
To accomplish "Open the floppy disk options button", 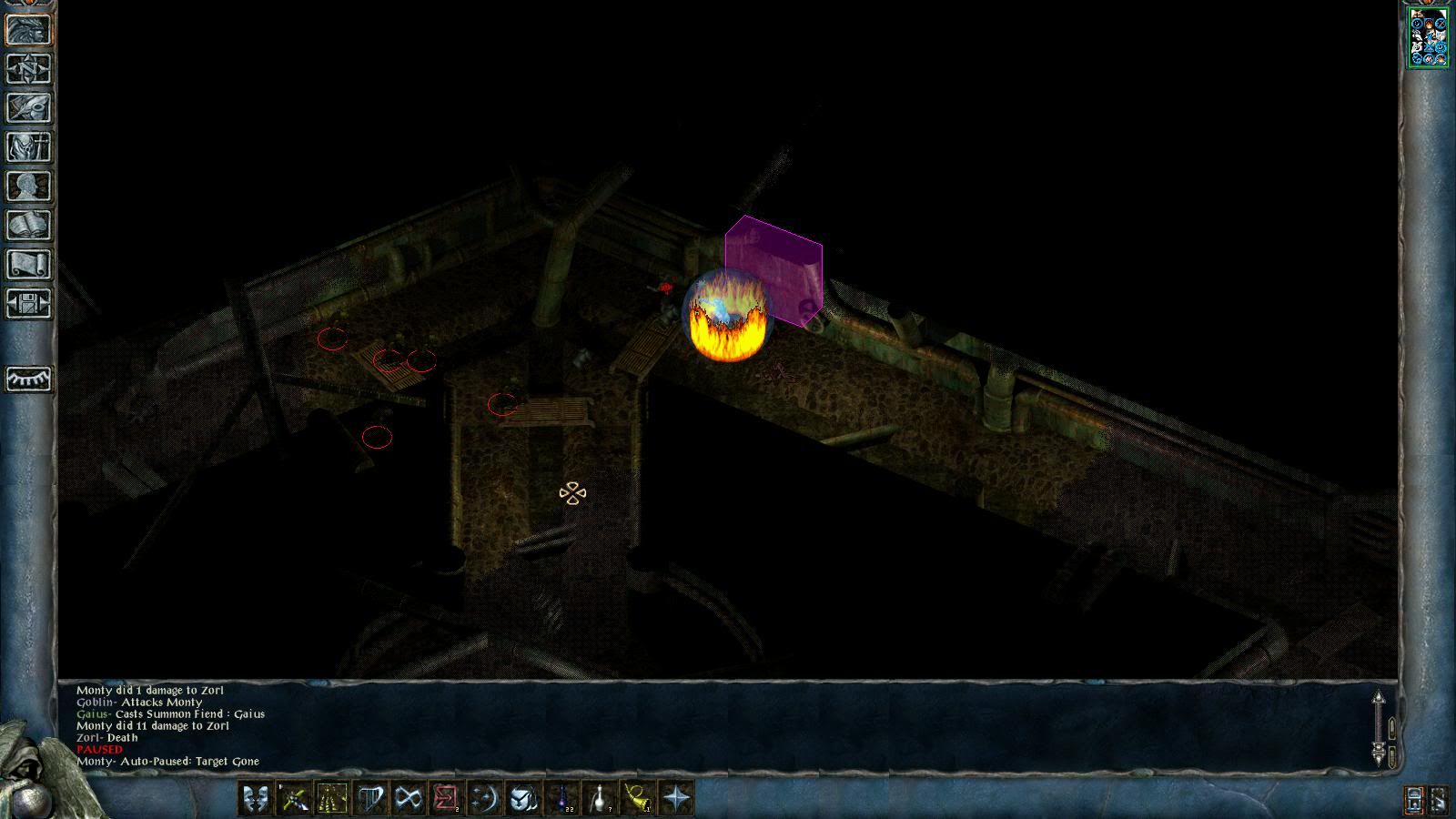I will 28,304.
